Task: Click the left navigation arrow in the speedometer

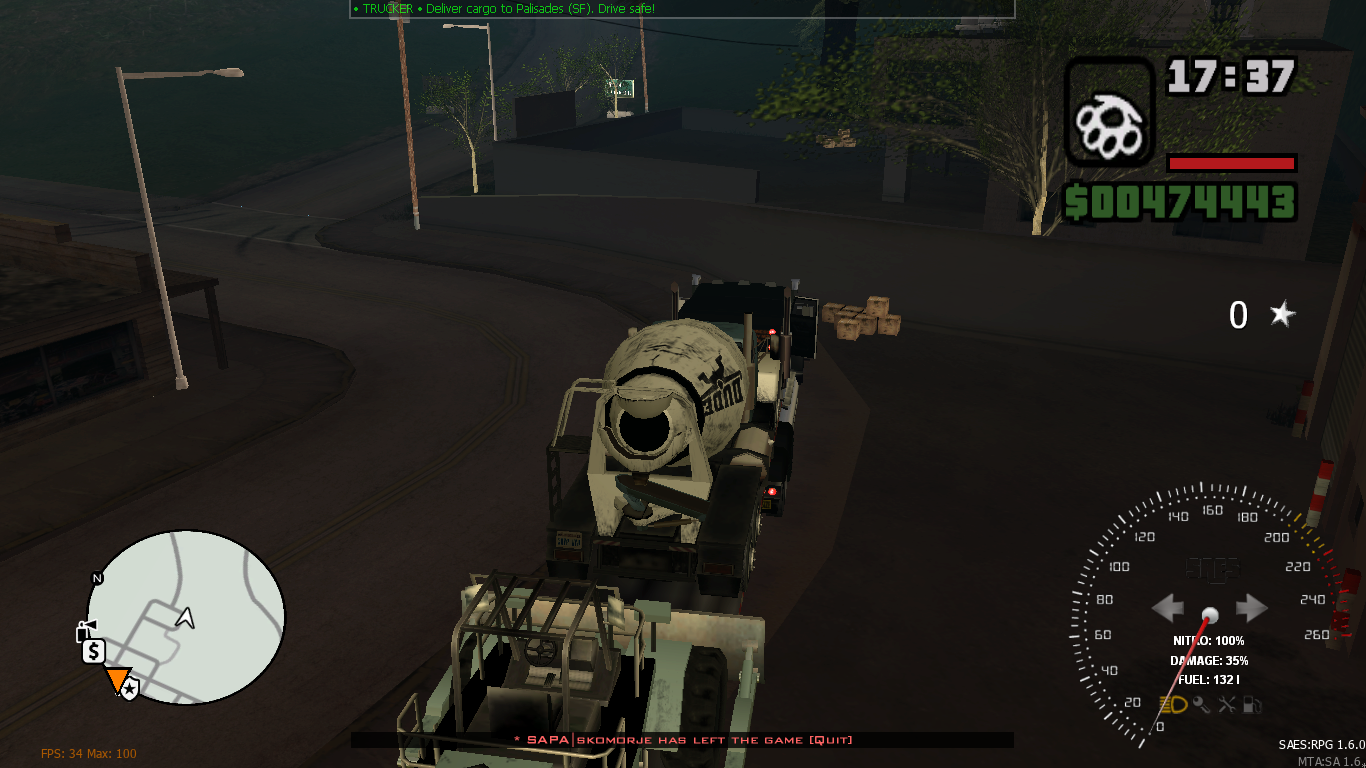Action: click(1170, 606)
